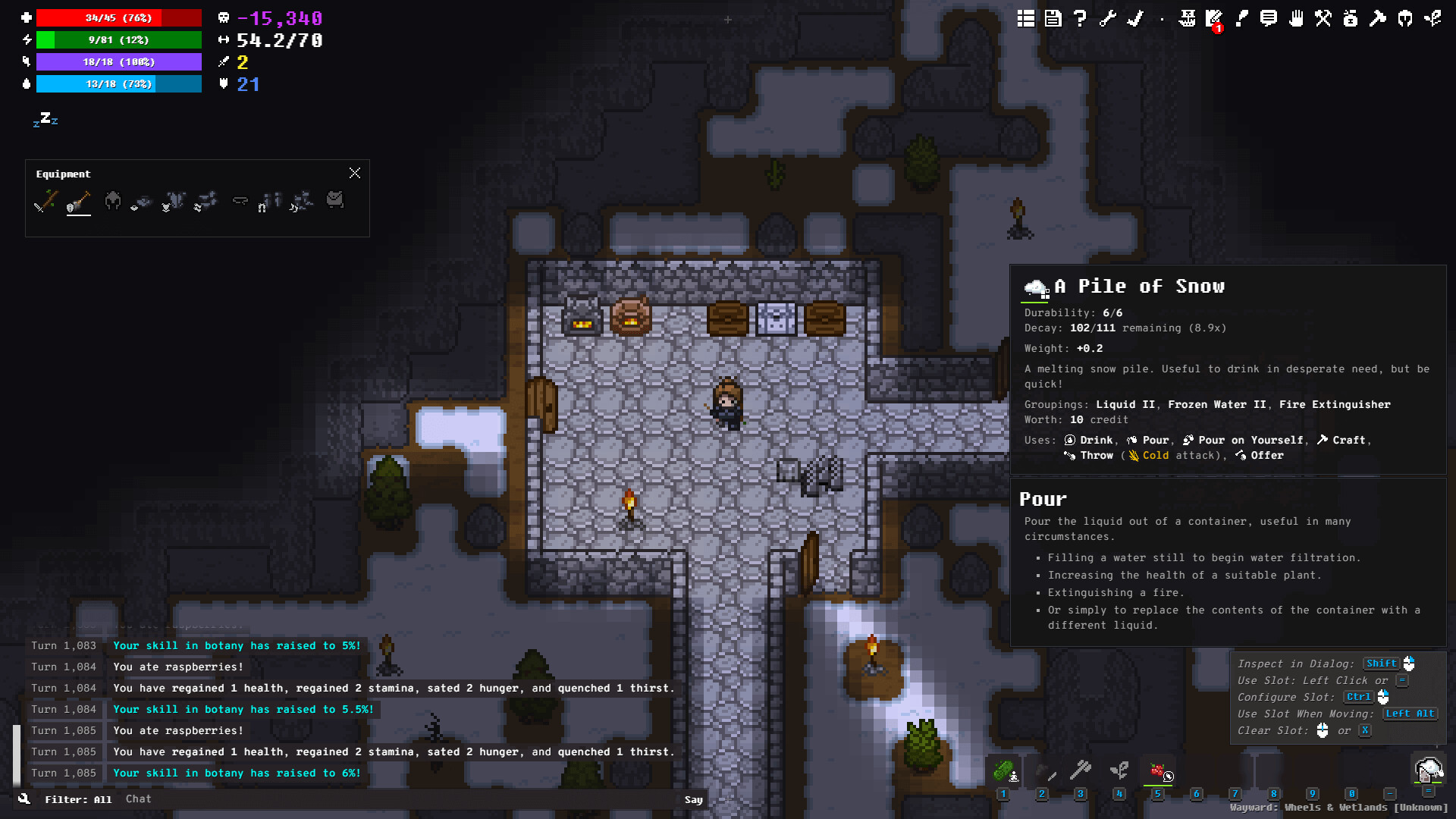Toggle the raspberries in quickslot 5

[1157, 772]
